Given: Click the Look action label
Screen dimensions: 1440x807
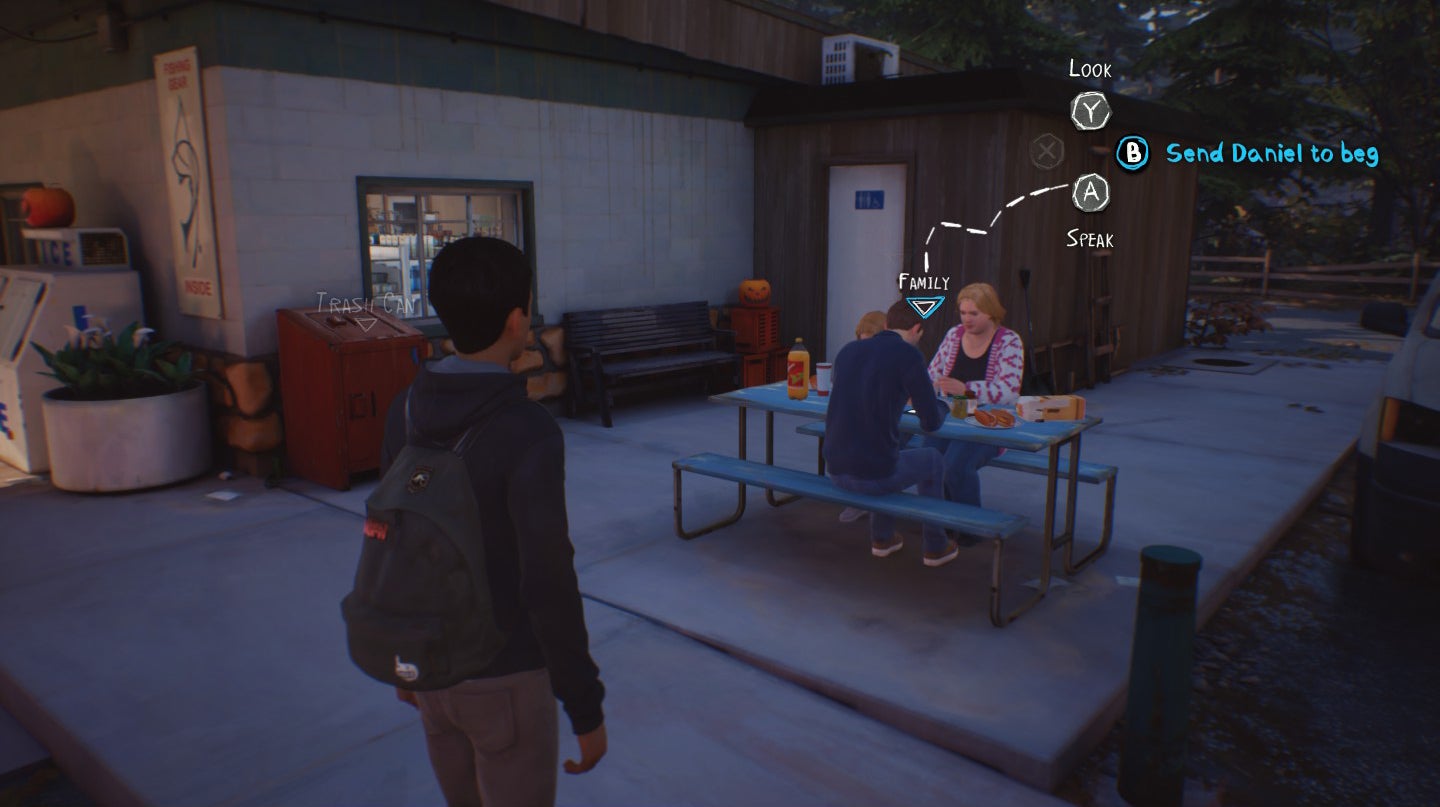Looking at the screenshot, I should point(1091,70).
